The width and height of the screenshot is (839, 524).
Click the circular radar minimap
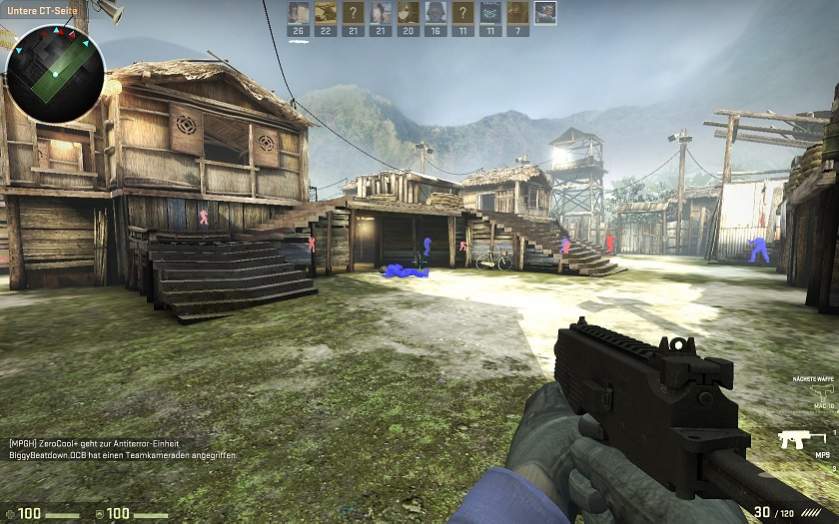(55, 74)
